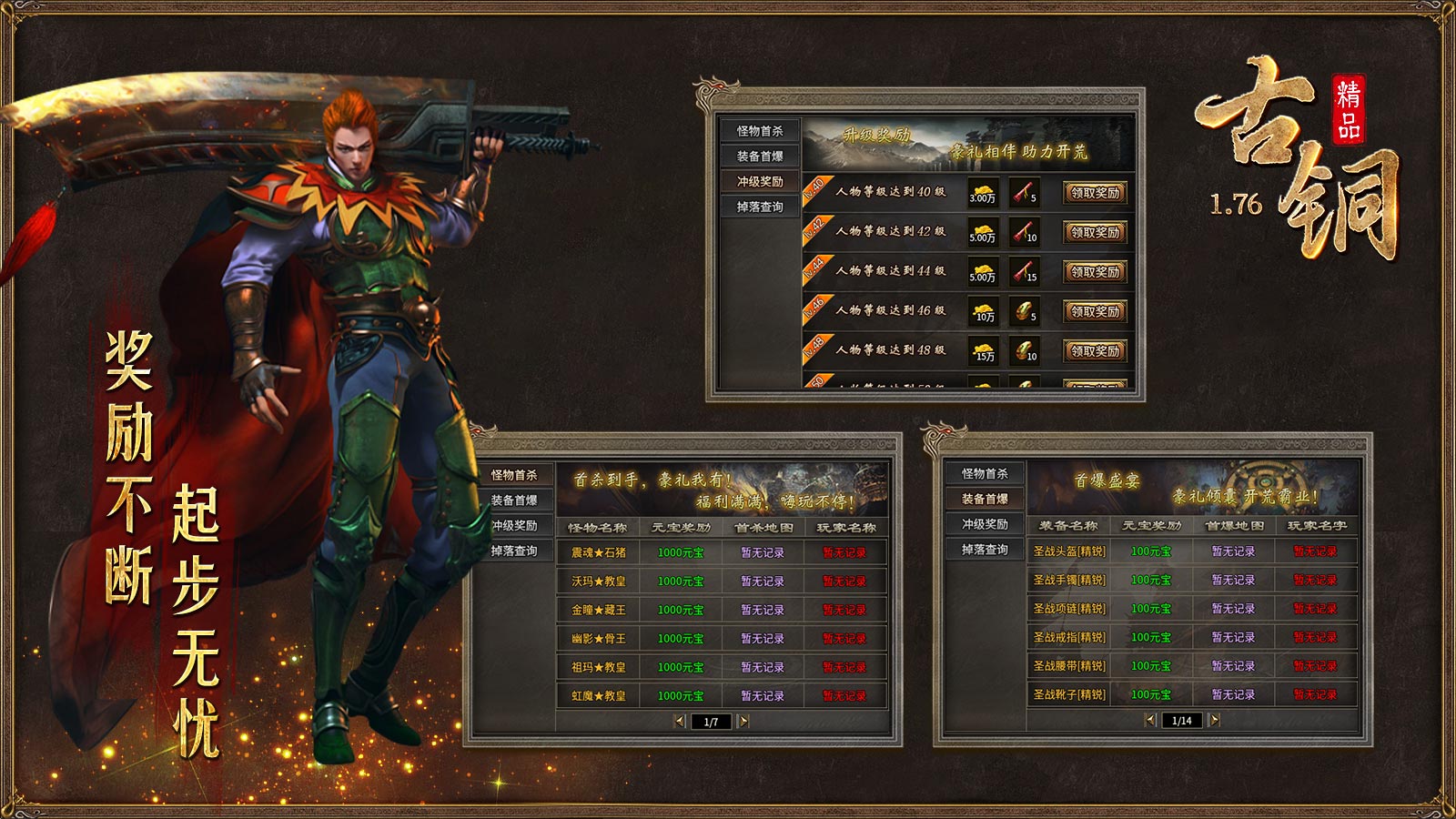Go back a page in the 1/14 list
The width and height of the screenshot is (1456, 819).
(x=1150, y=721)
